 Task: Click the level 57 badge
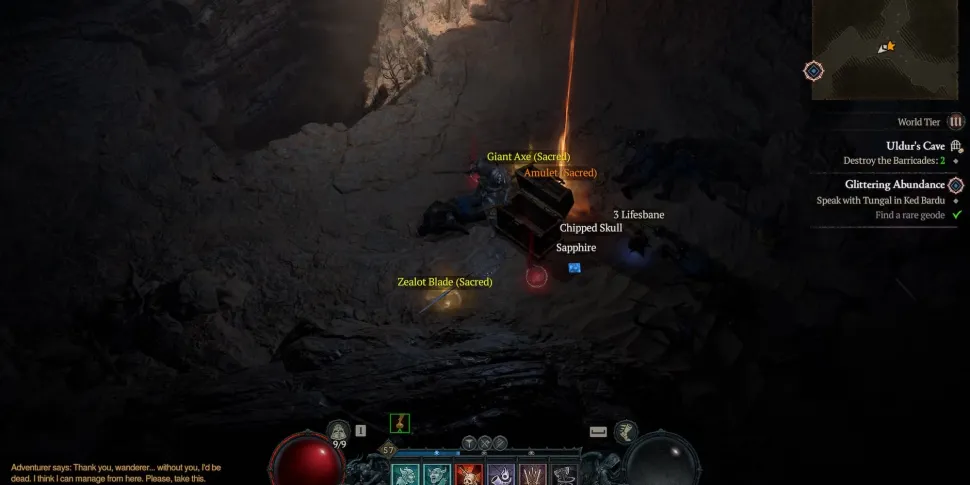(x=389, y=451)
